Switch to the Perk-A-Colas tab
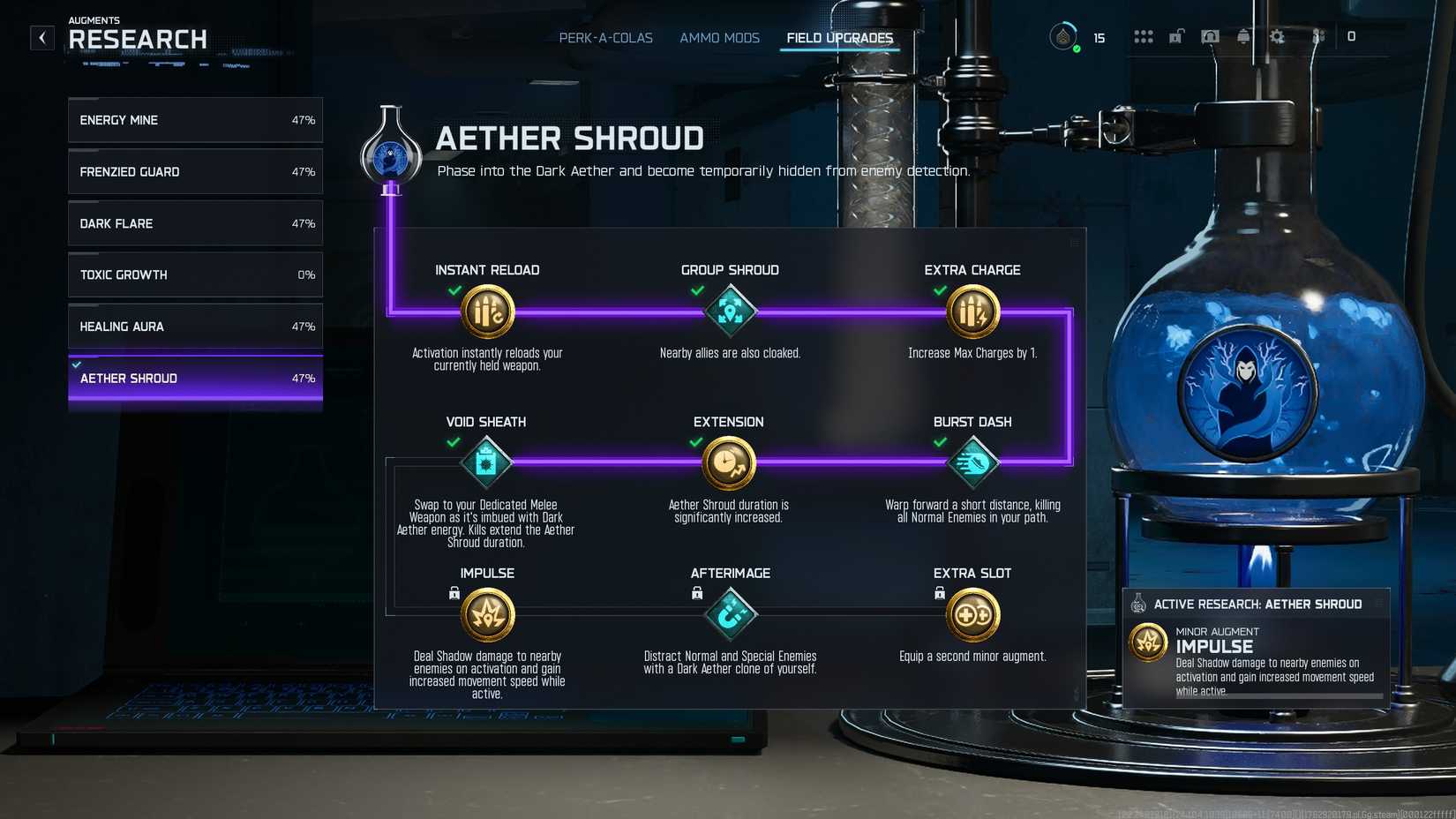Viewport: 1456px width, 819px height. coord(605,38)
